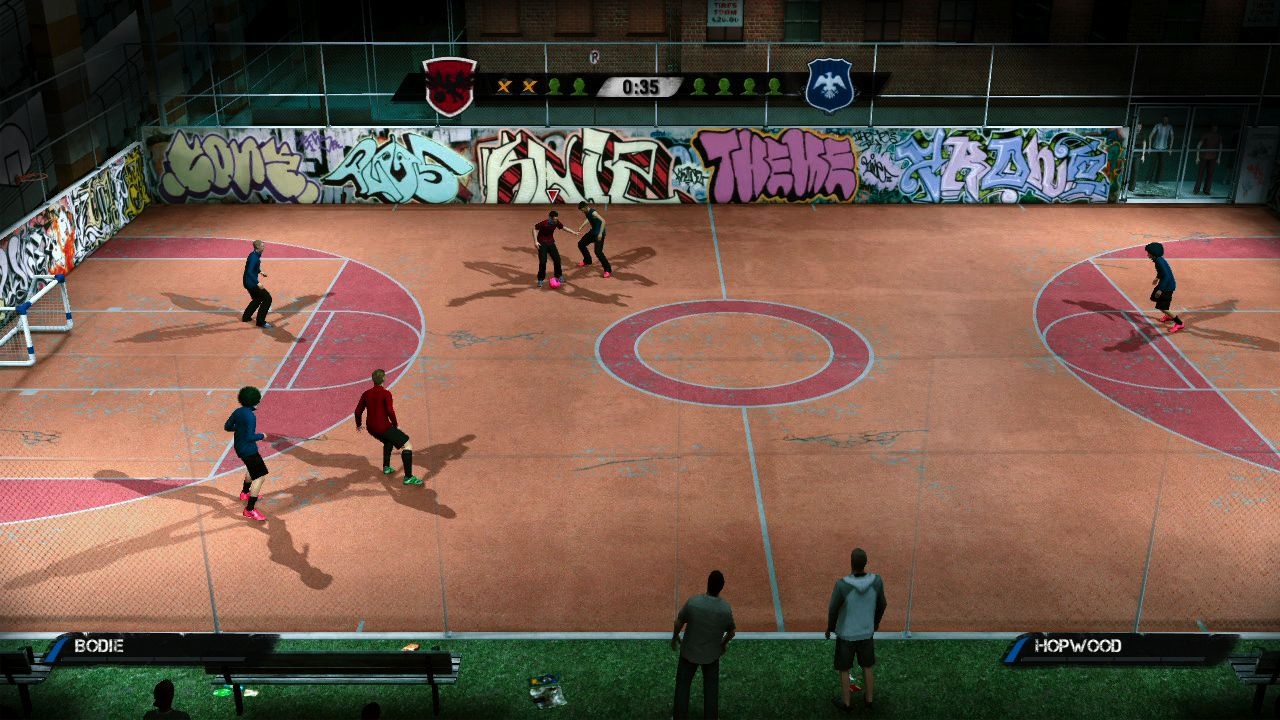Image resolution: width=1280 pixels, height=720 pixels.
Task: Select the first green player indicator beside red crest
Action: point(554,87)
